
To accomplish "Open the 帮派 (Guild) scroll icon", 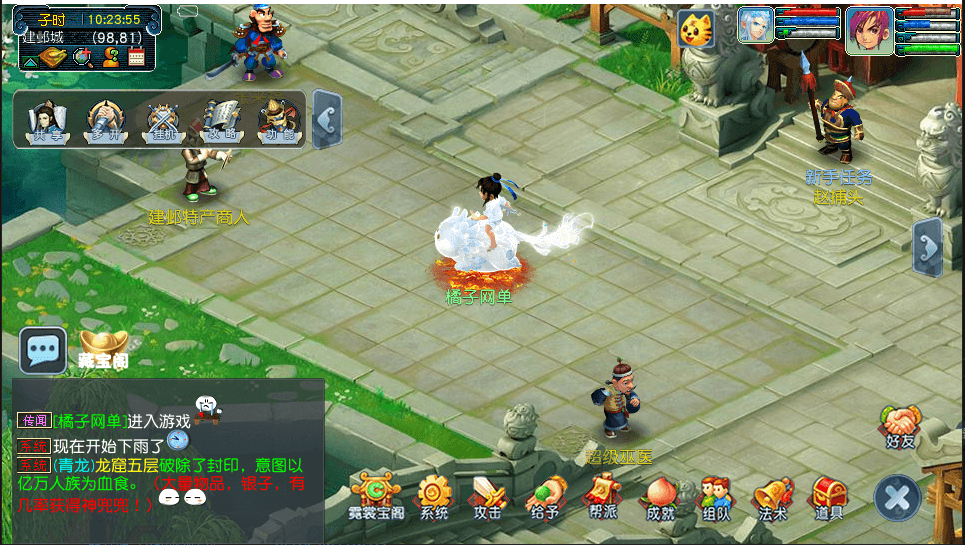I will (x=601, y=493).
